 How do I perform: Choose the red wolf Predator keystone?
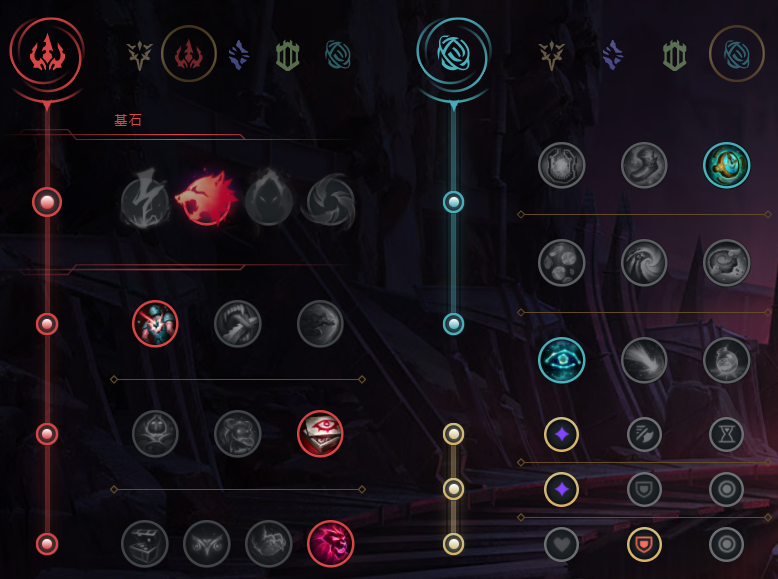point(207,201)
